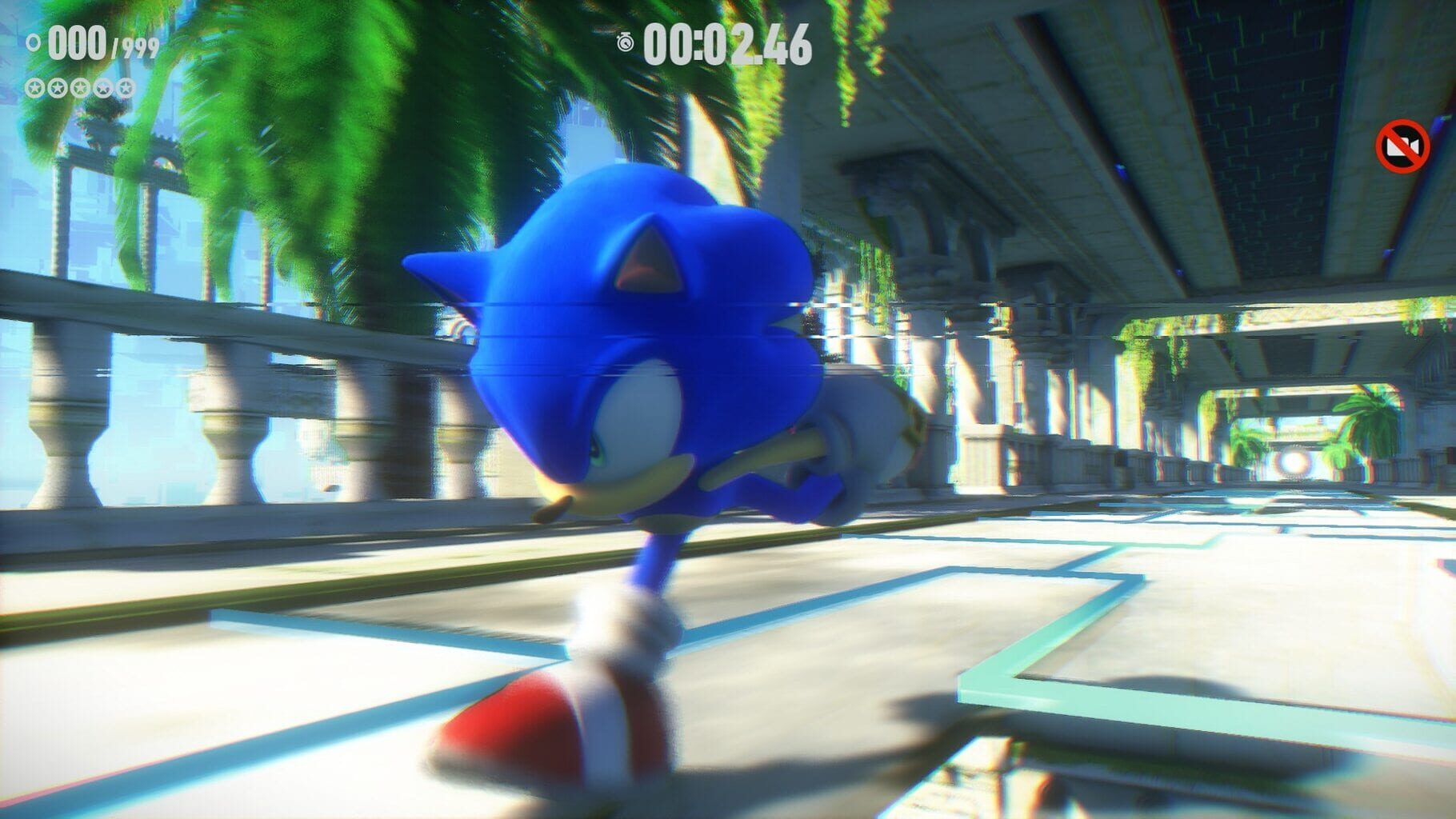
Task: Select the fifth rank star icon
Action: [125, 88]
